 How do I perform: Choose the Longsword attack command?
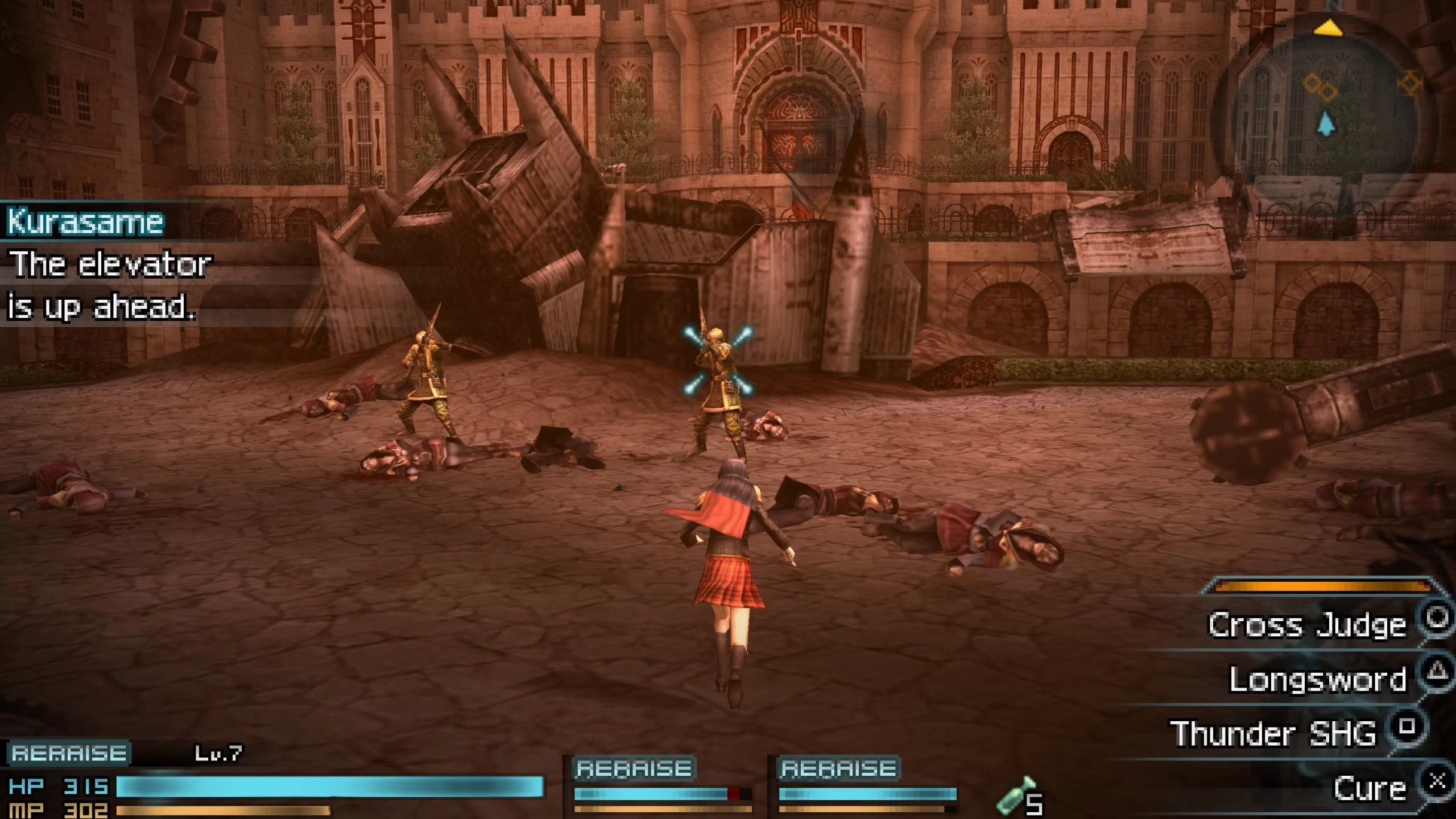1317,679
